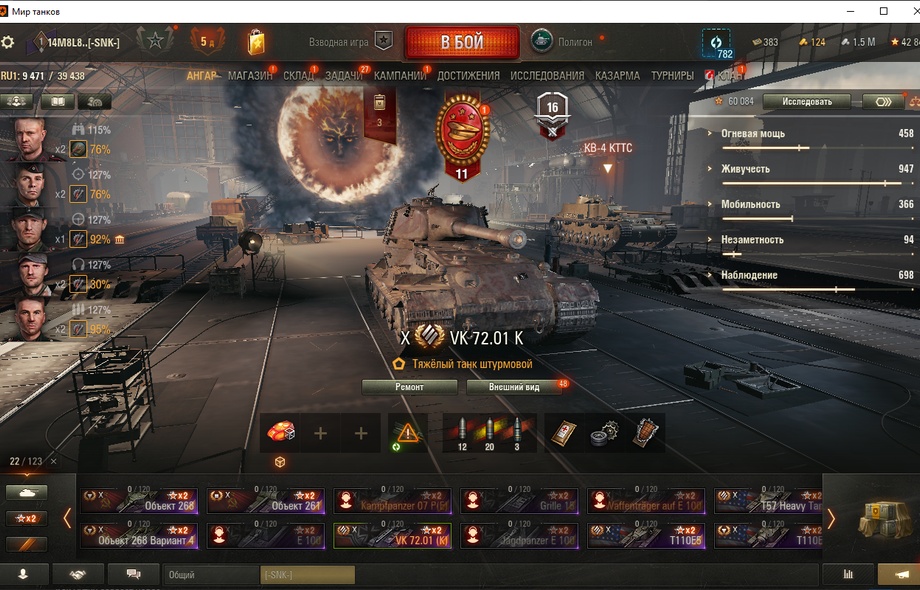The height and width of the screenshot is (590, 920).
Task: Select the ТУРНИРЫ tab
Action: pyautogui.click(x=672, y=76)
